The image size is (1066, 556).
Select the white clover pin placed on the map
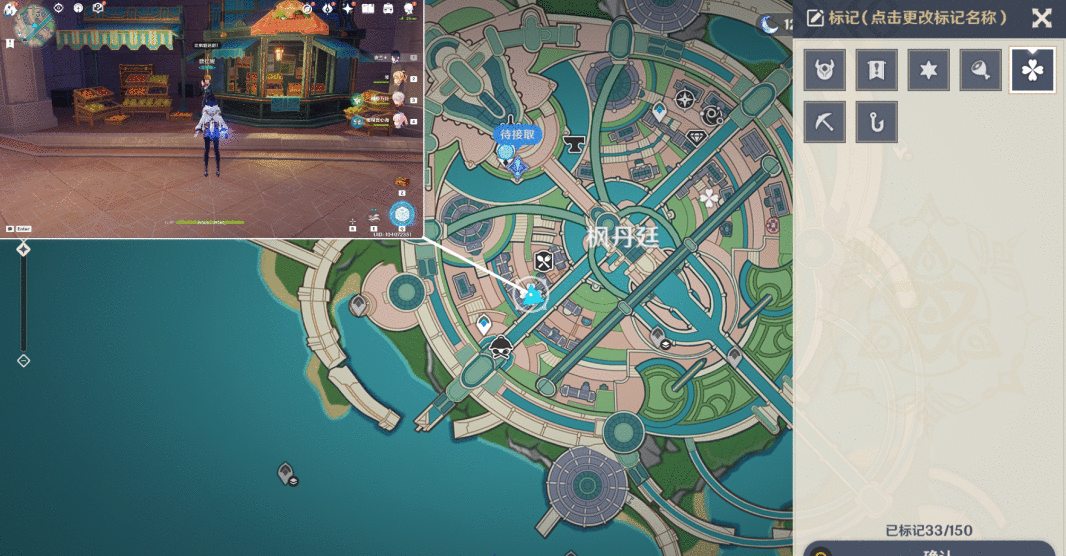pyautogui.click(x=710, y=198)
